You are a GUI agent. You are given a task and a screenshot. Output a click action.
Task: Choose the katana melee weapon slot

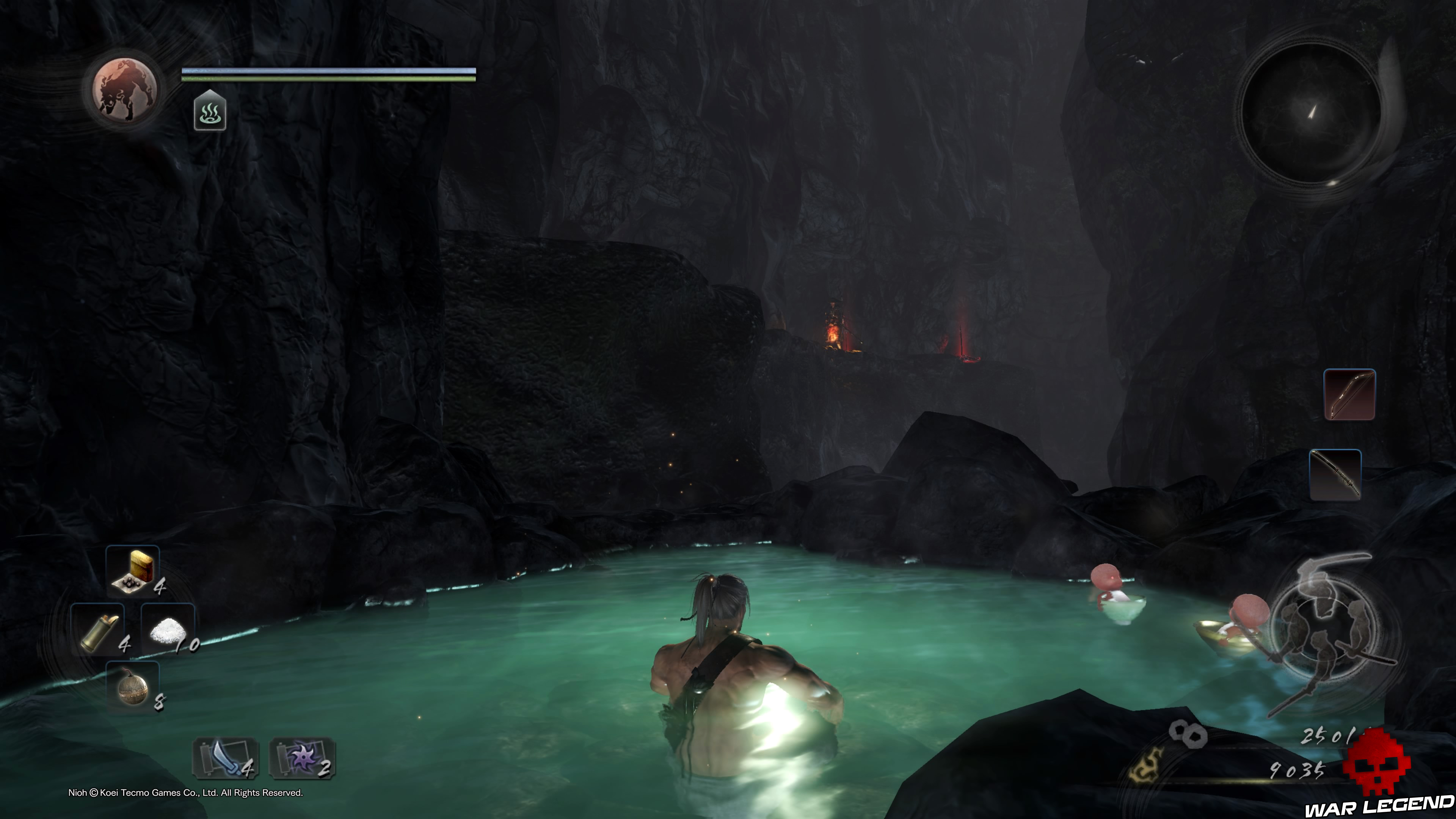[x=1335, y=475]
